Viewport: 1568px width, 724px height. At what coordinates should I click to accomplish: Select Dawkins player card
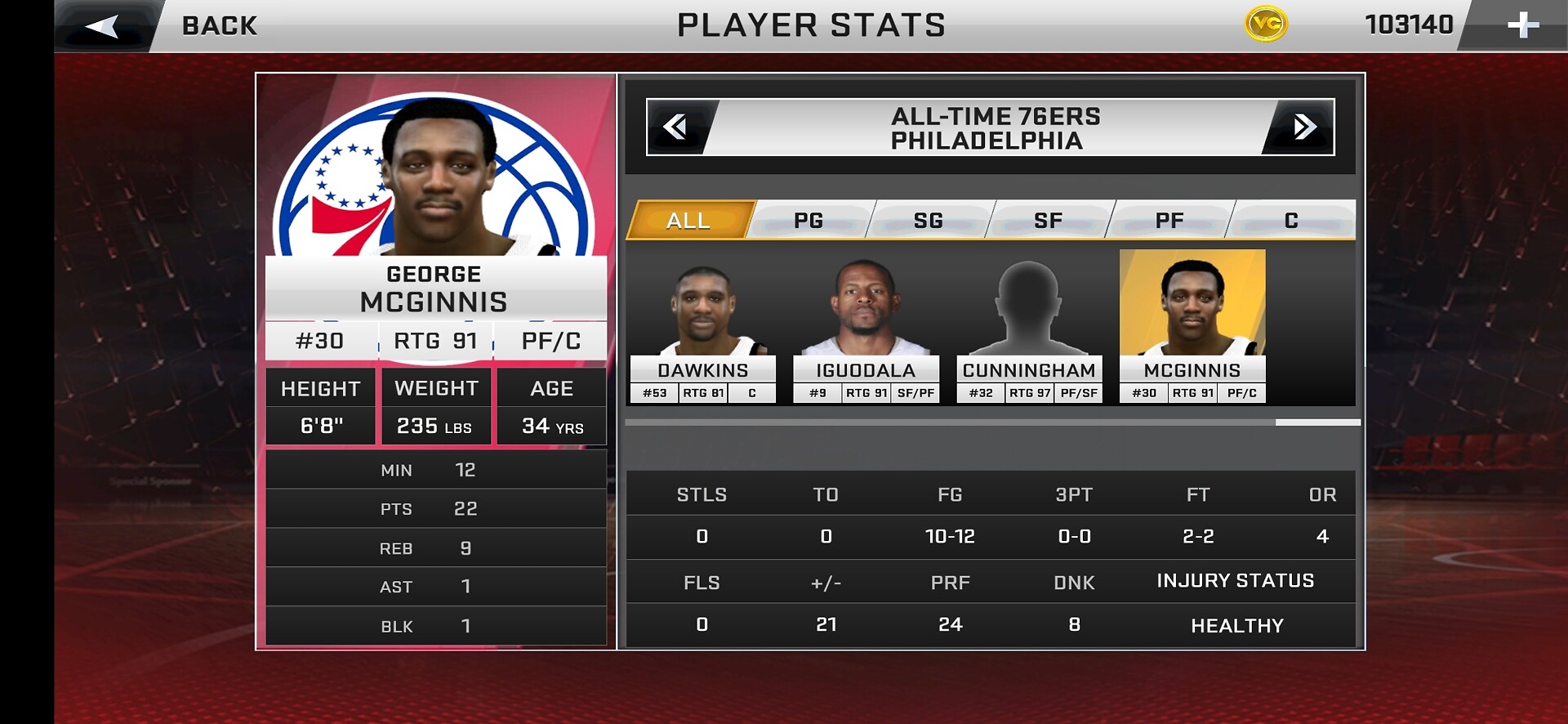tap(702, 327)
